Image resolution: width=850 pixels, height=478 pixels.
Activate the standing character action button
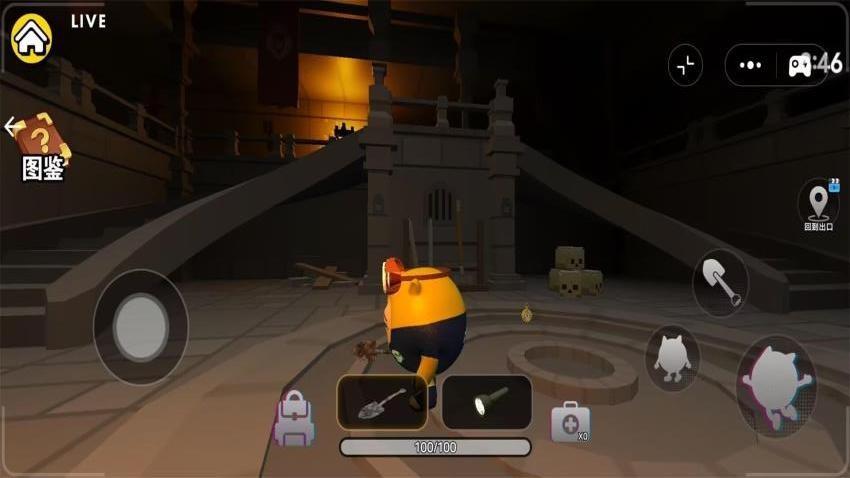click(x=672, y=358)
